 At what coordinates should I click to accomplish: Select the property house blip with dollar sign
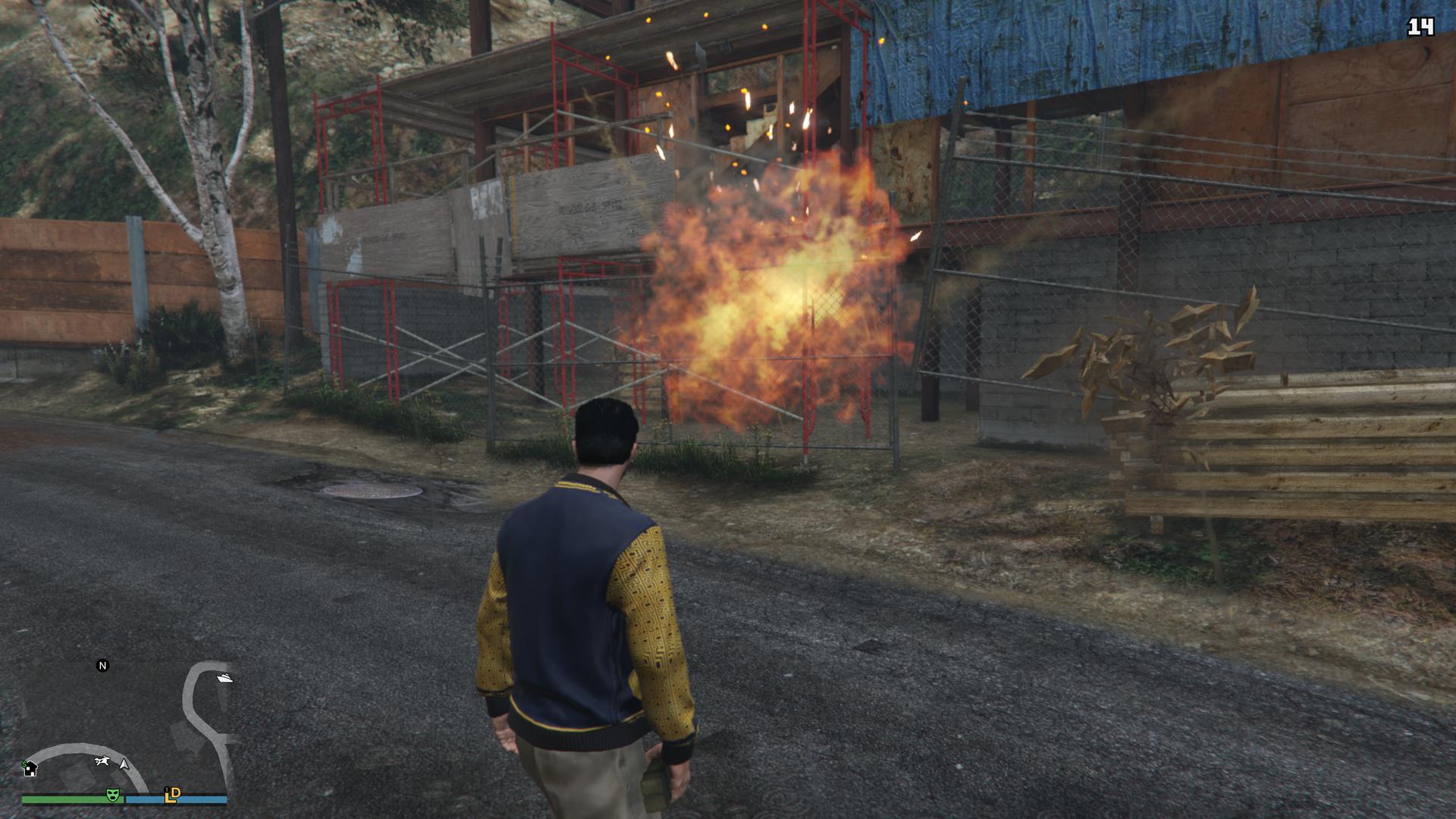click(30, 768)
